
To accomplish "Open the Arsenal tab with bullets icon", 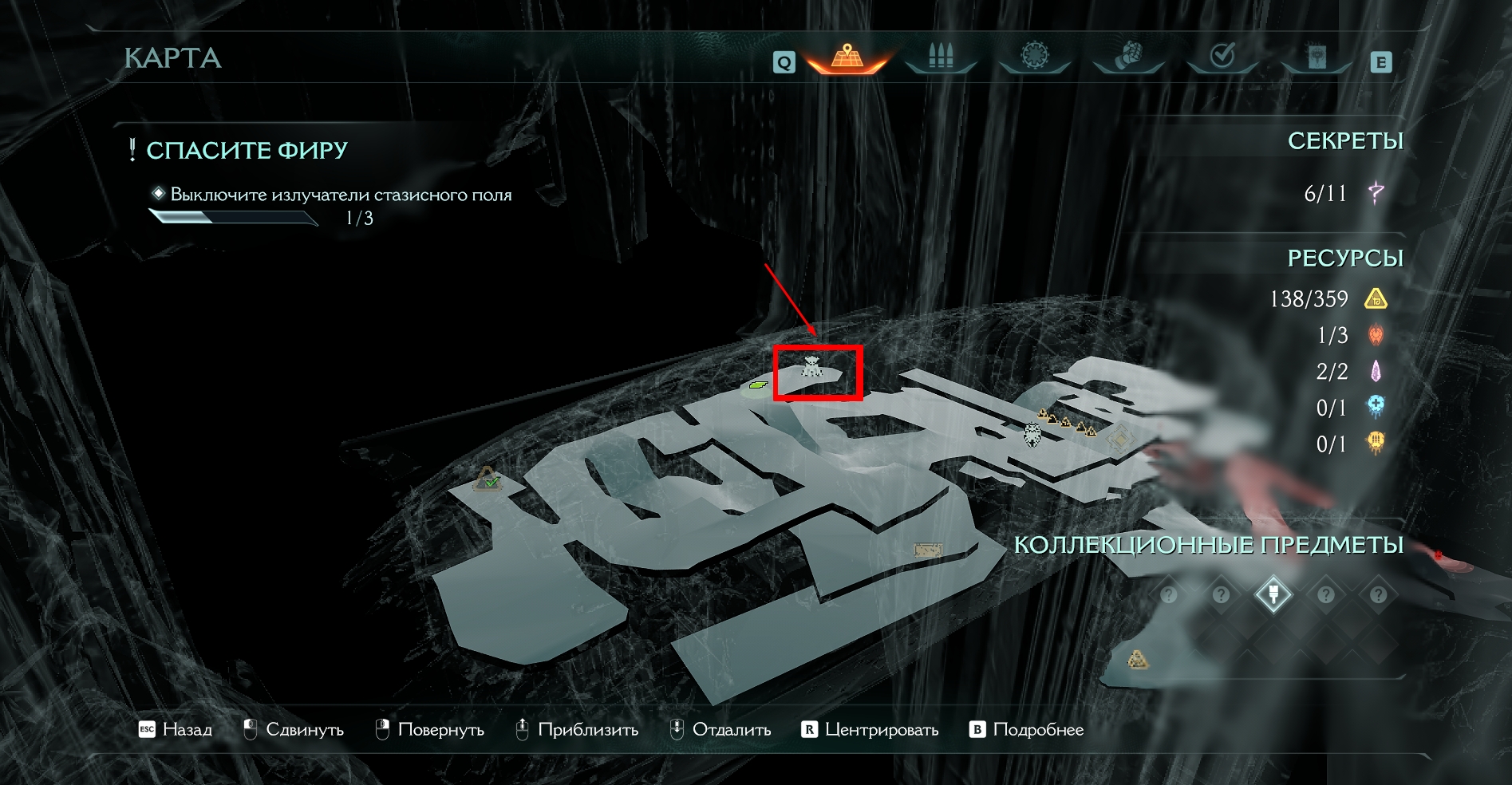I will [x=941, y=57].
